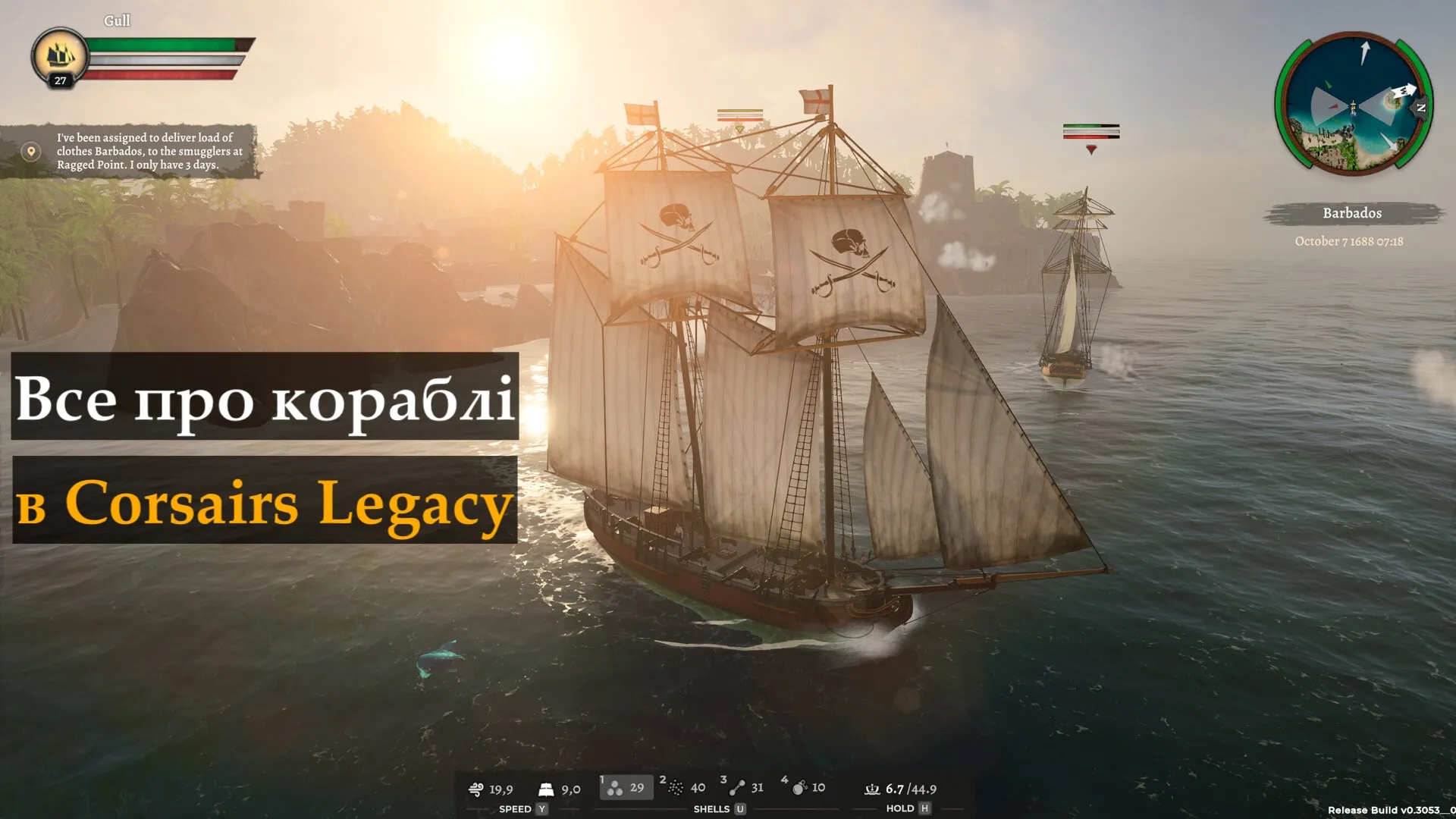
Task: Click the wind speed indicator icon
Action: coord(477,788)
